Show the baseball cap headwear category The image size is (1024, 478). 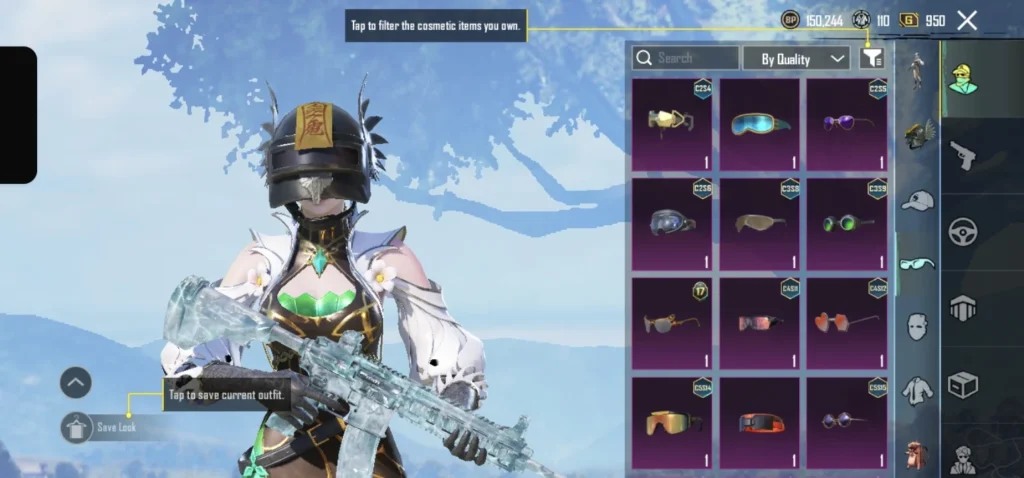coord(917,200)
